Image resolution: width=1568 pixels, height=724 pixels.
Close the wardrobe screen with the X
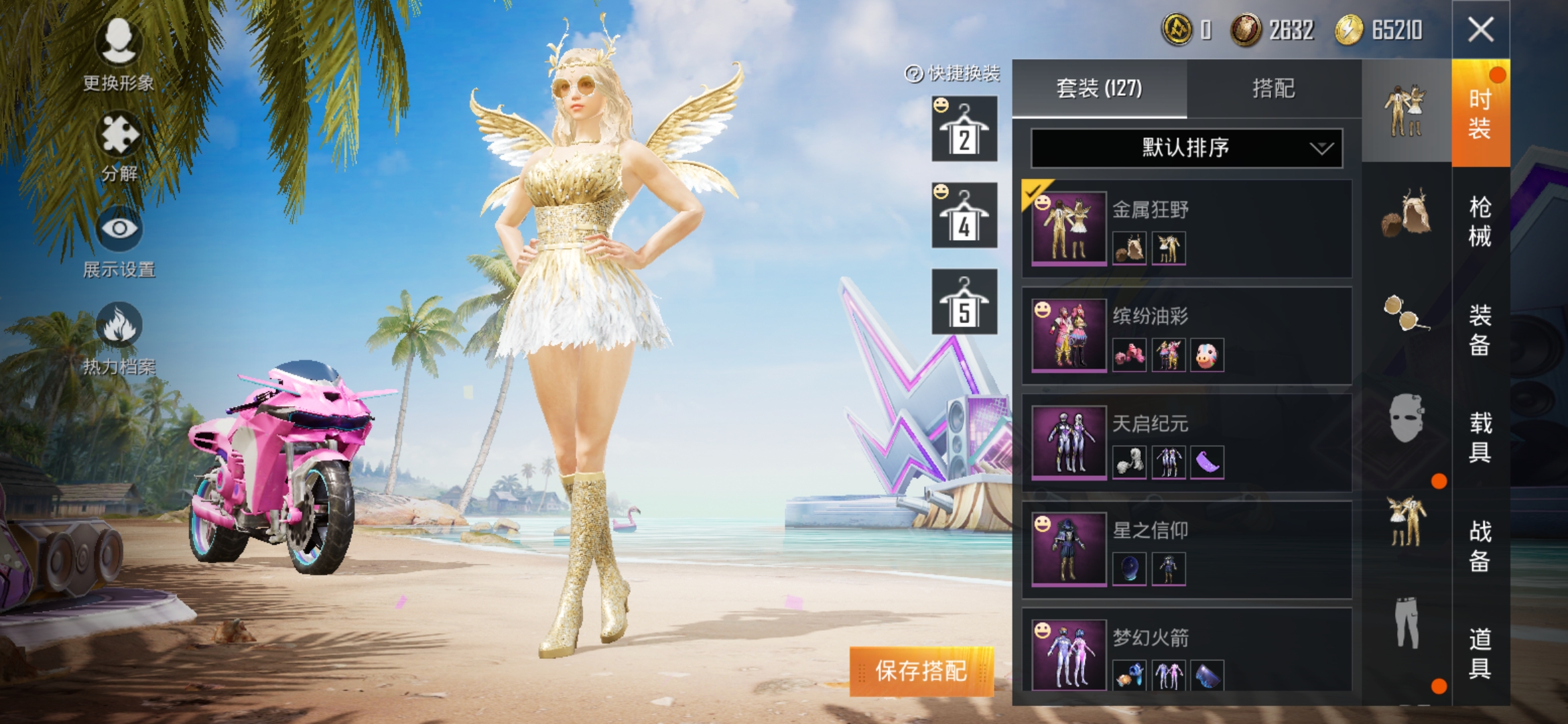pos(1480,29)
